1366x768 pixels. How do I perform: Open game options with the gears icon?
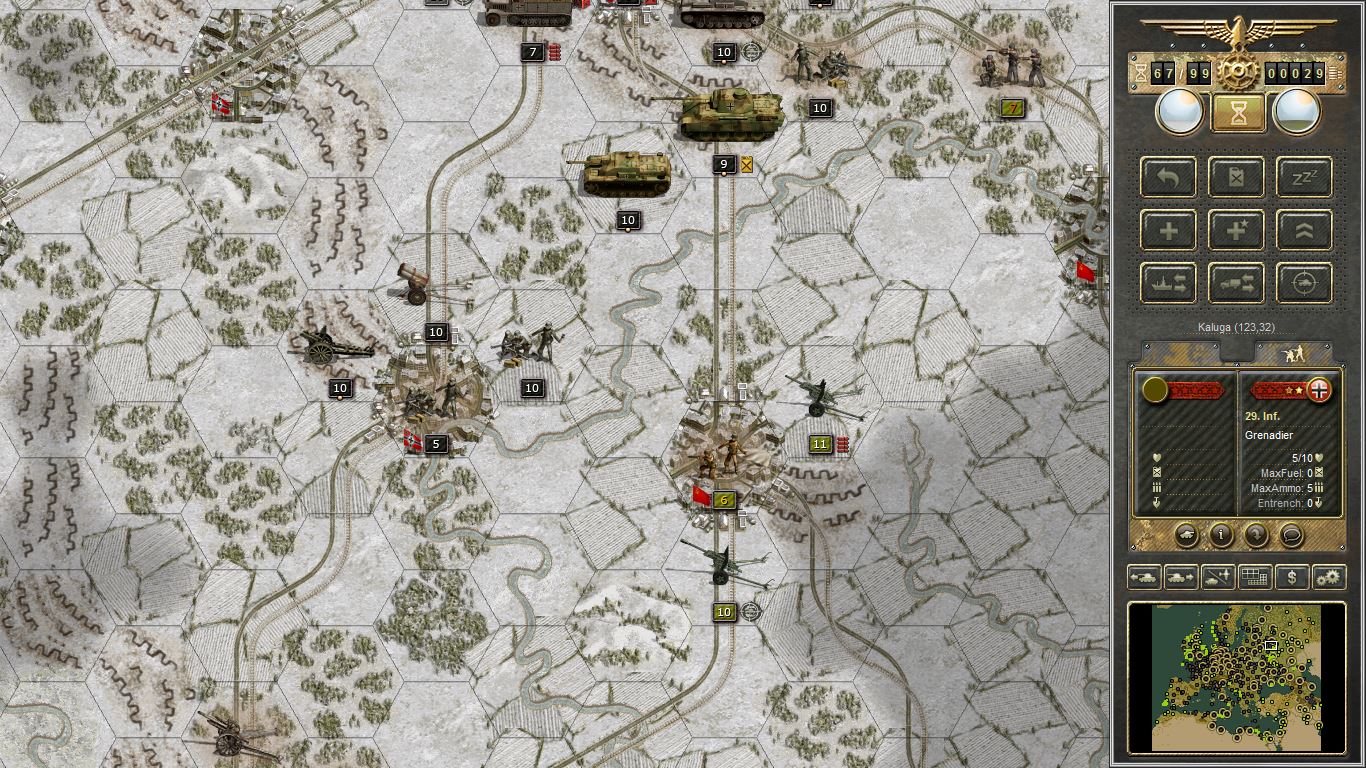point(1328,577)
